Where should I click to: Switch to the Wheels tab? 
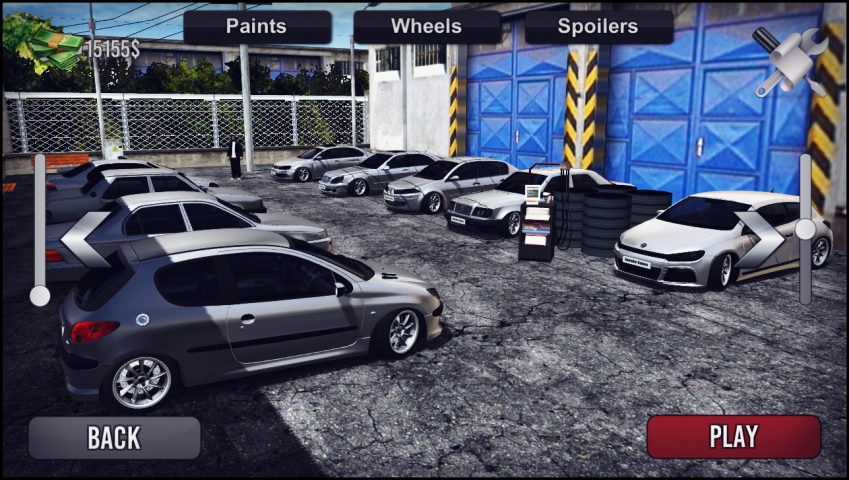coord(427,27)
